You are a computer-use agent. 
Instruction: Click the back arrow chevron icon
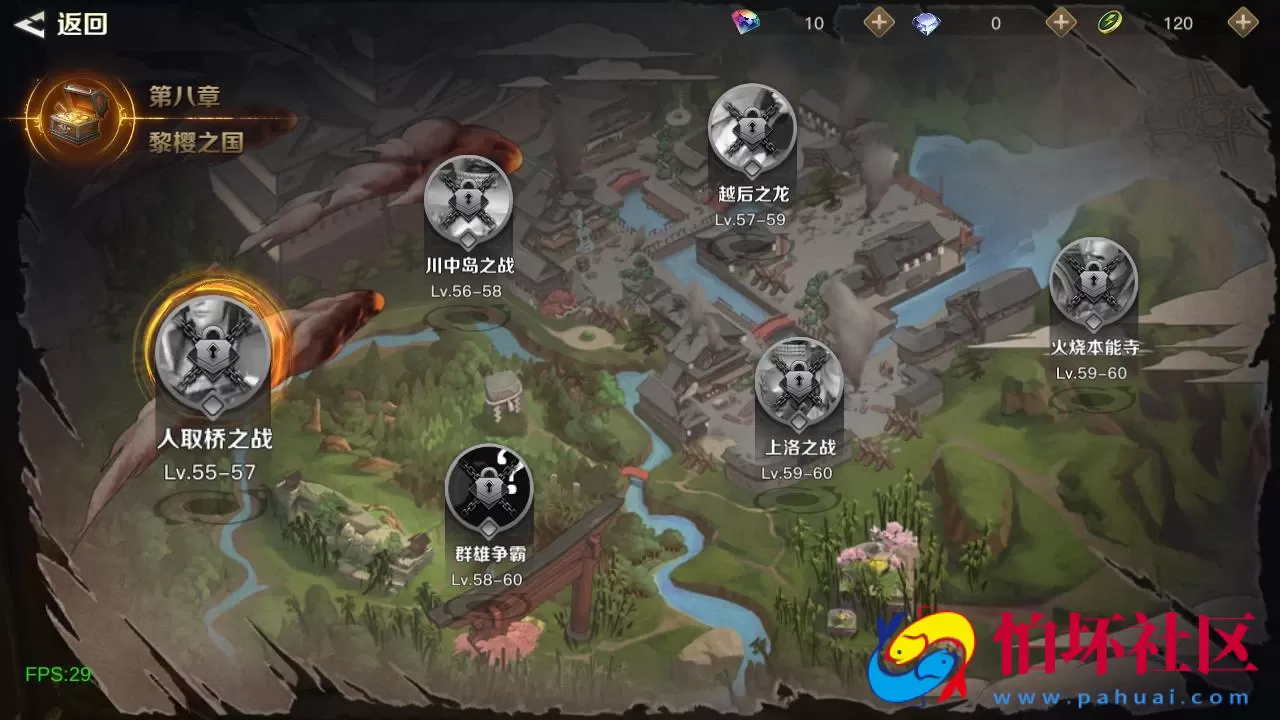27,22
